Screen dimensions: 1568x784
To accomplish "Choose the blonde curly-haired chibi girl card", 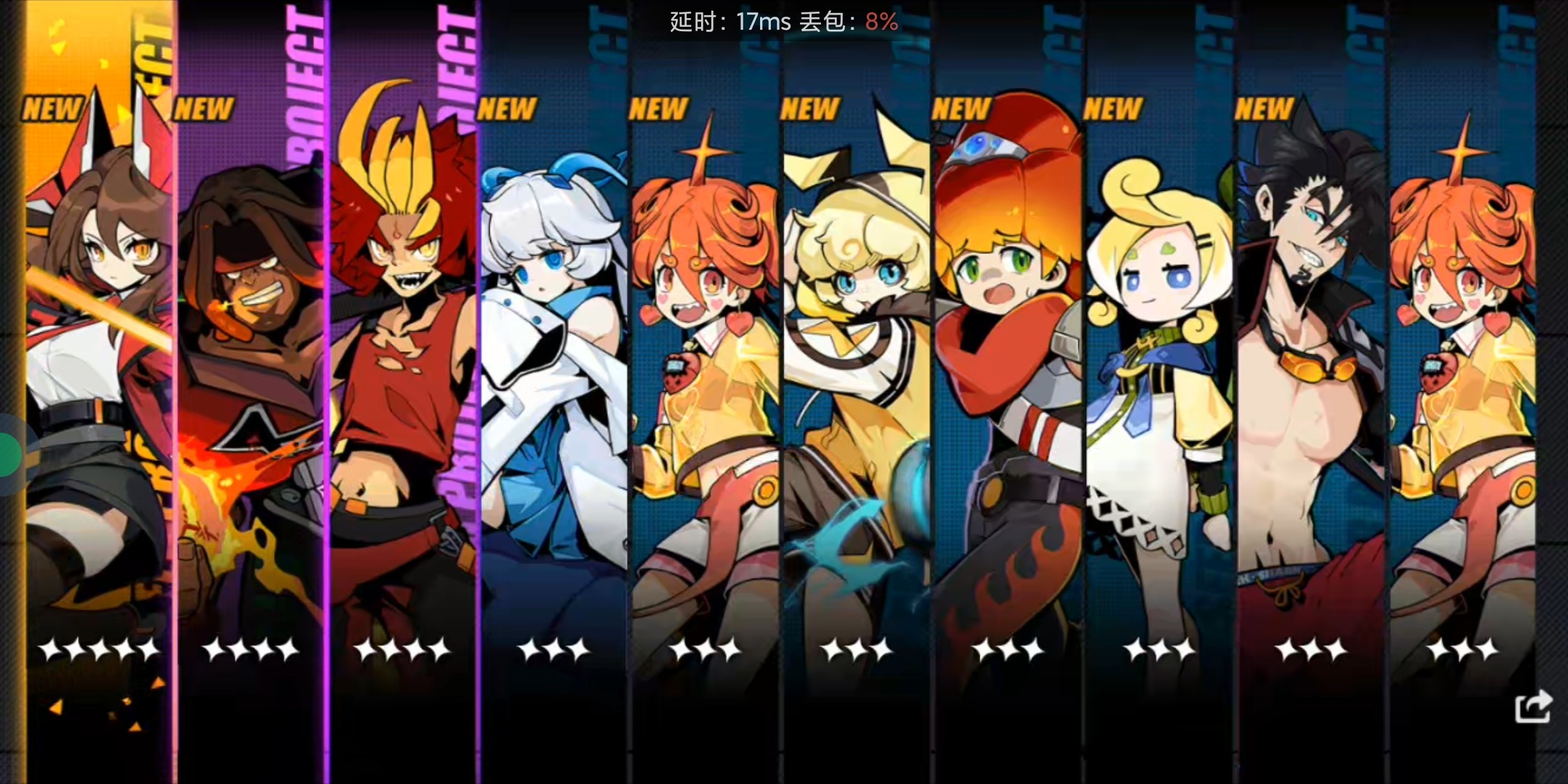I will tap(1159, 363).
